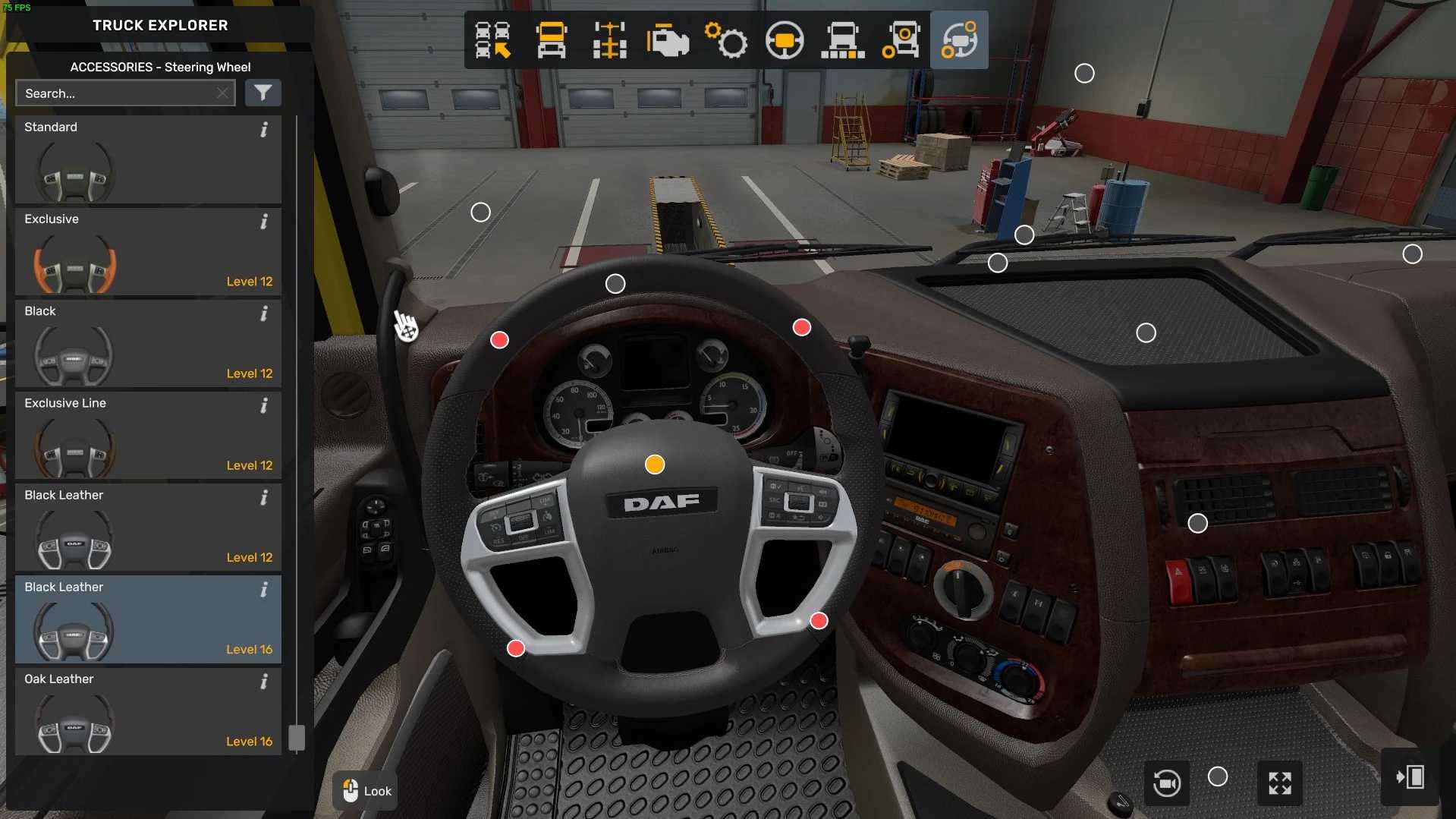Choose the Exclusive steering wheel
The height and width of the screenshot is (819, 1456).
tap(148, 252)
